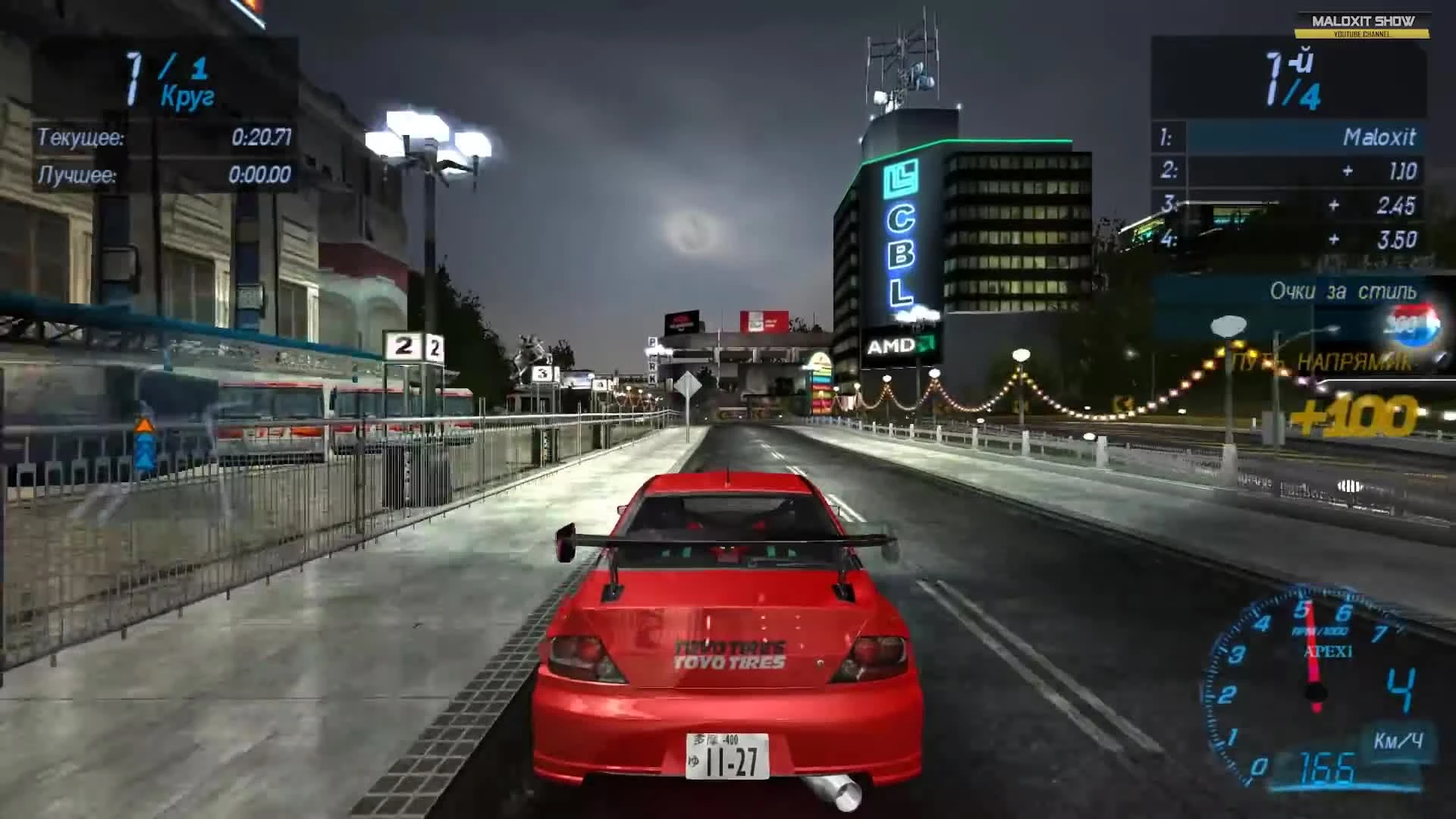Toggle the lap counter showing 1/1 Круг

coord(163,81)
